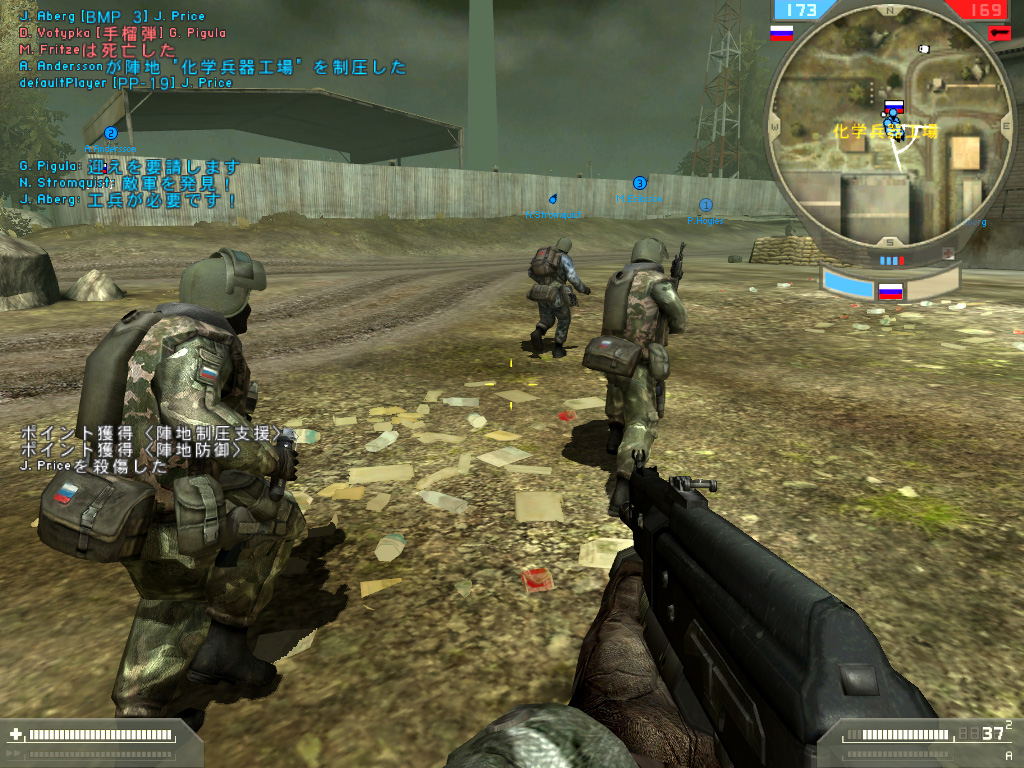Click the 化学兵器工場 capture announcement line

click(x=213, y=67)
